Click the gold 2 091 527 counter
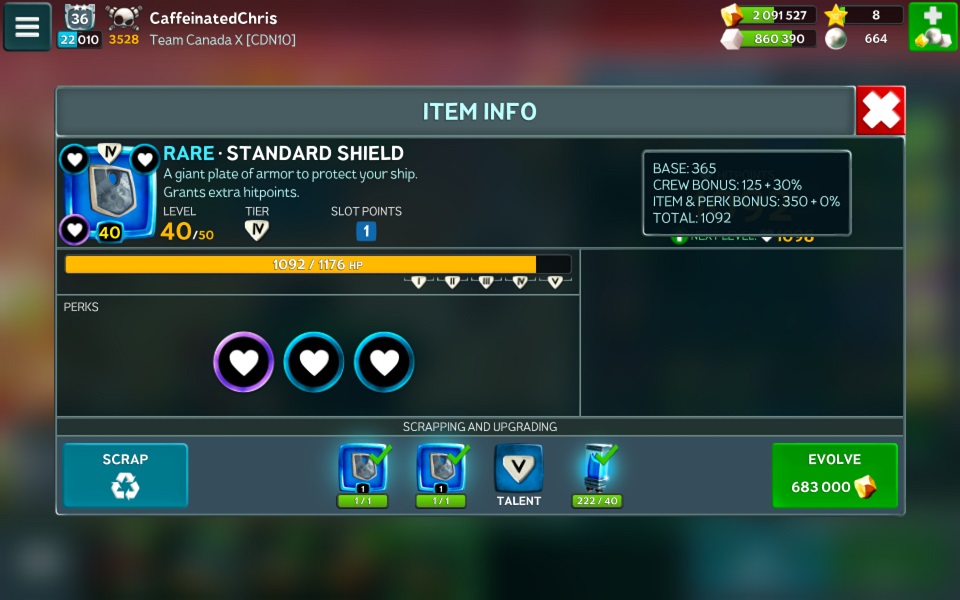The width and height of the screenshot is (960, 600). (768, 15)
